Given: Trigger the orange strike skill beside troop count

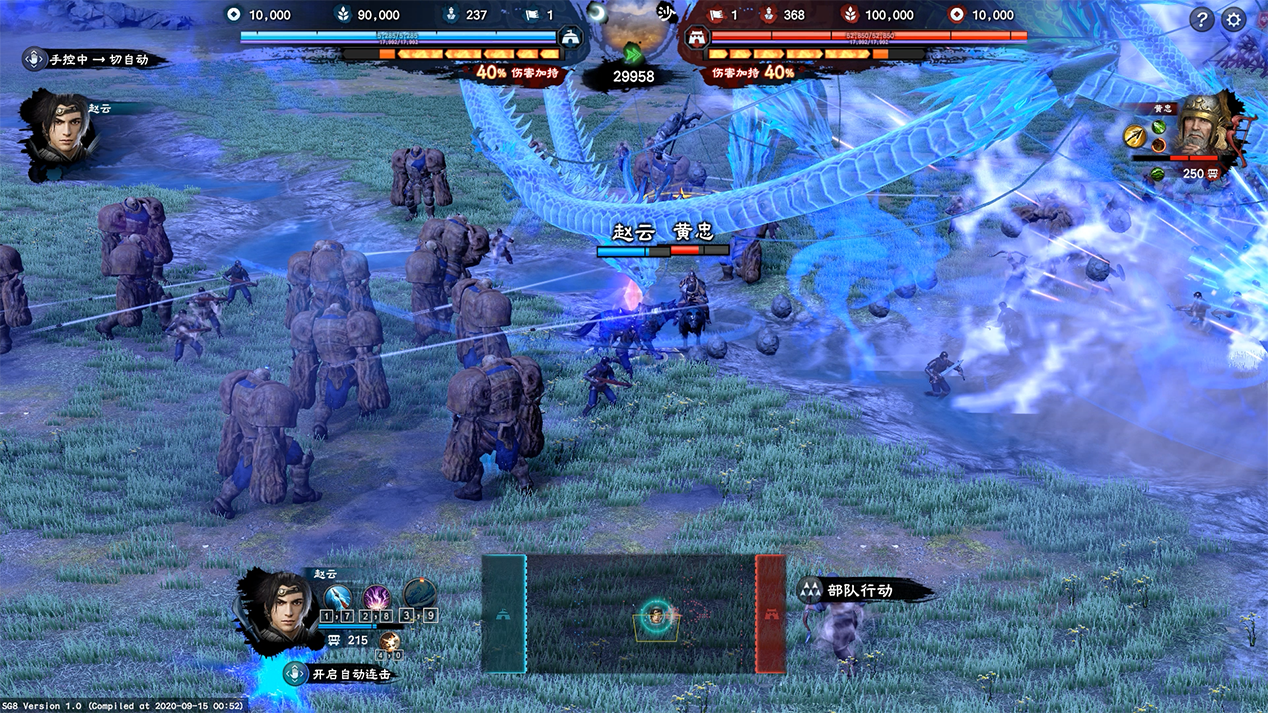Looking at the screenshot, I should pyautogui.click(x=390, y=640).
